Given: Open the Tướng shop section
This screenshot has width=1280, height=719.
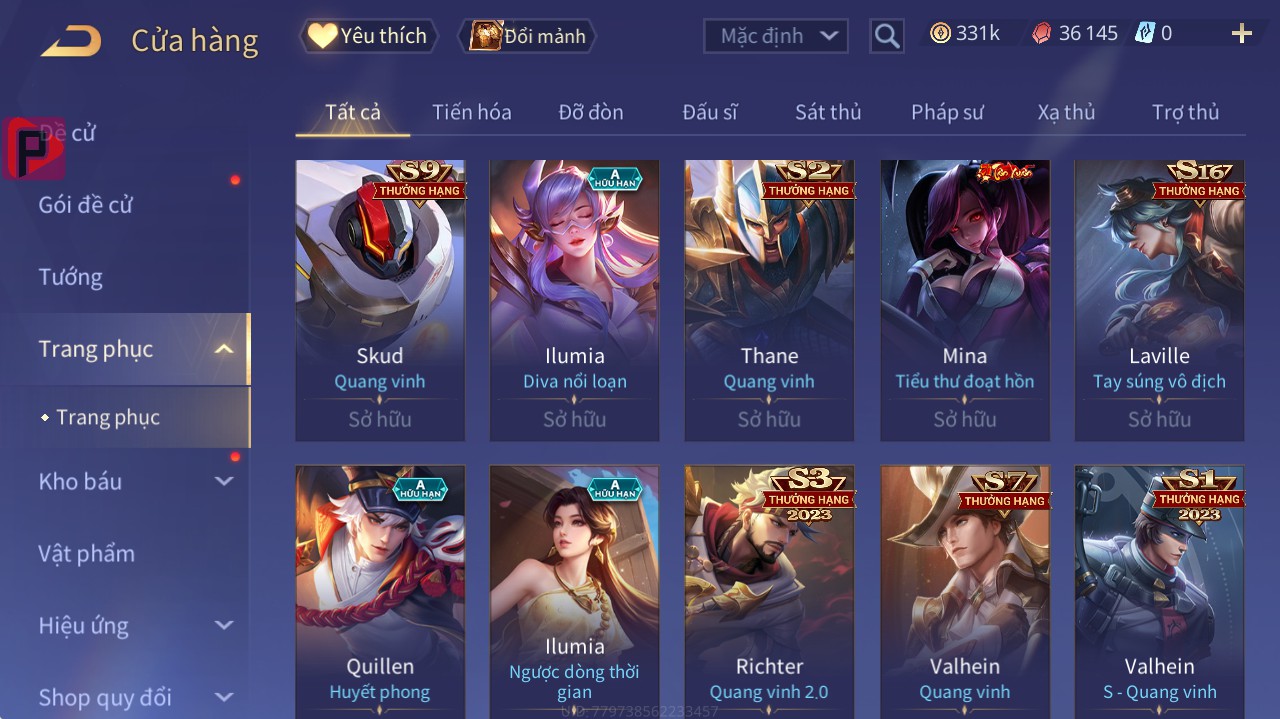Looking at the screenshot, I should click(70, 277).
